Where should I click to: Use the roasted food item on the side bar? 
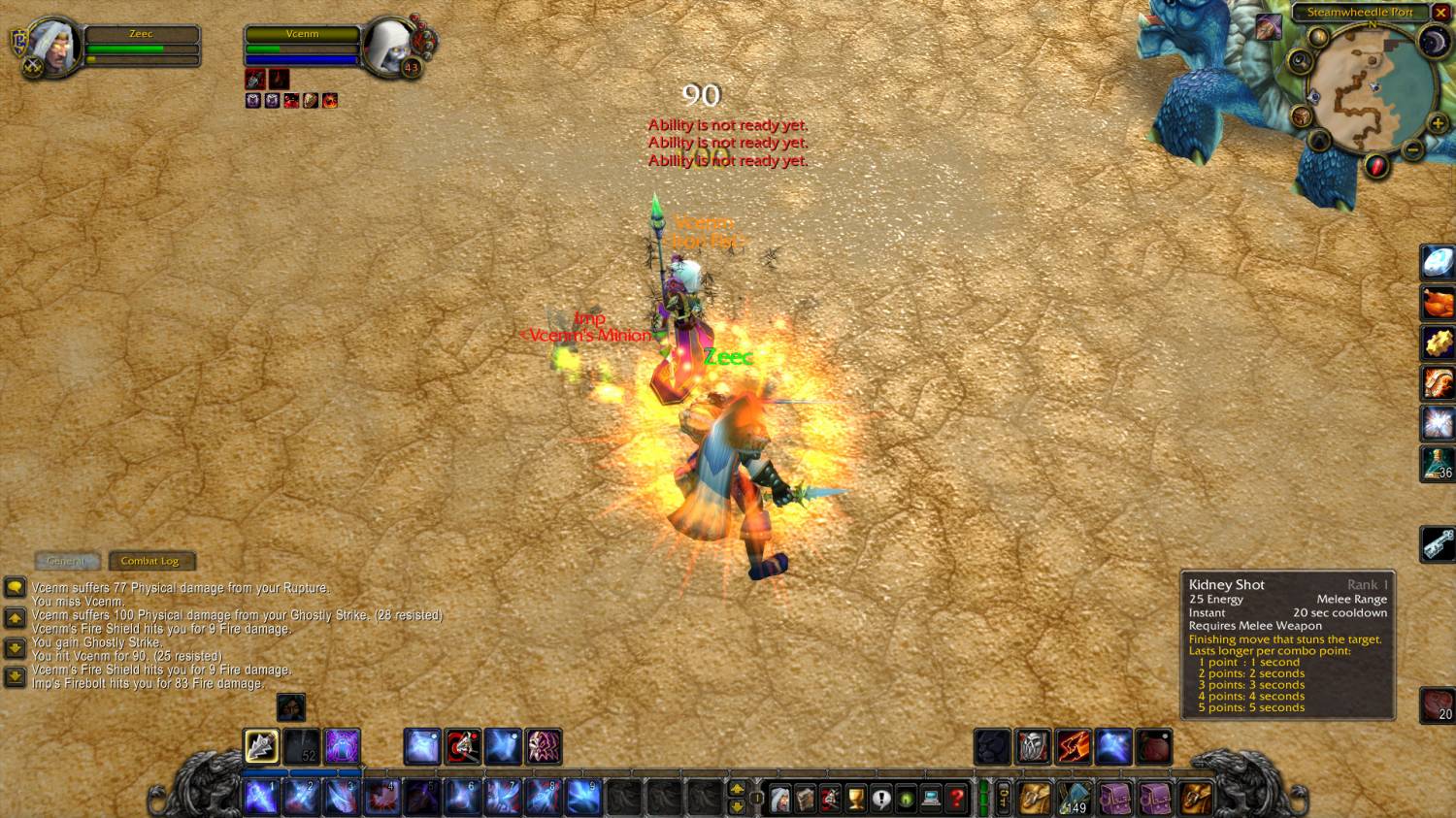pyautogui.click(x=1438, y=302)
